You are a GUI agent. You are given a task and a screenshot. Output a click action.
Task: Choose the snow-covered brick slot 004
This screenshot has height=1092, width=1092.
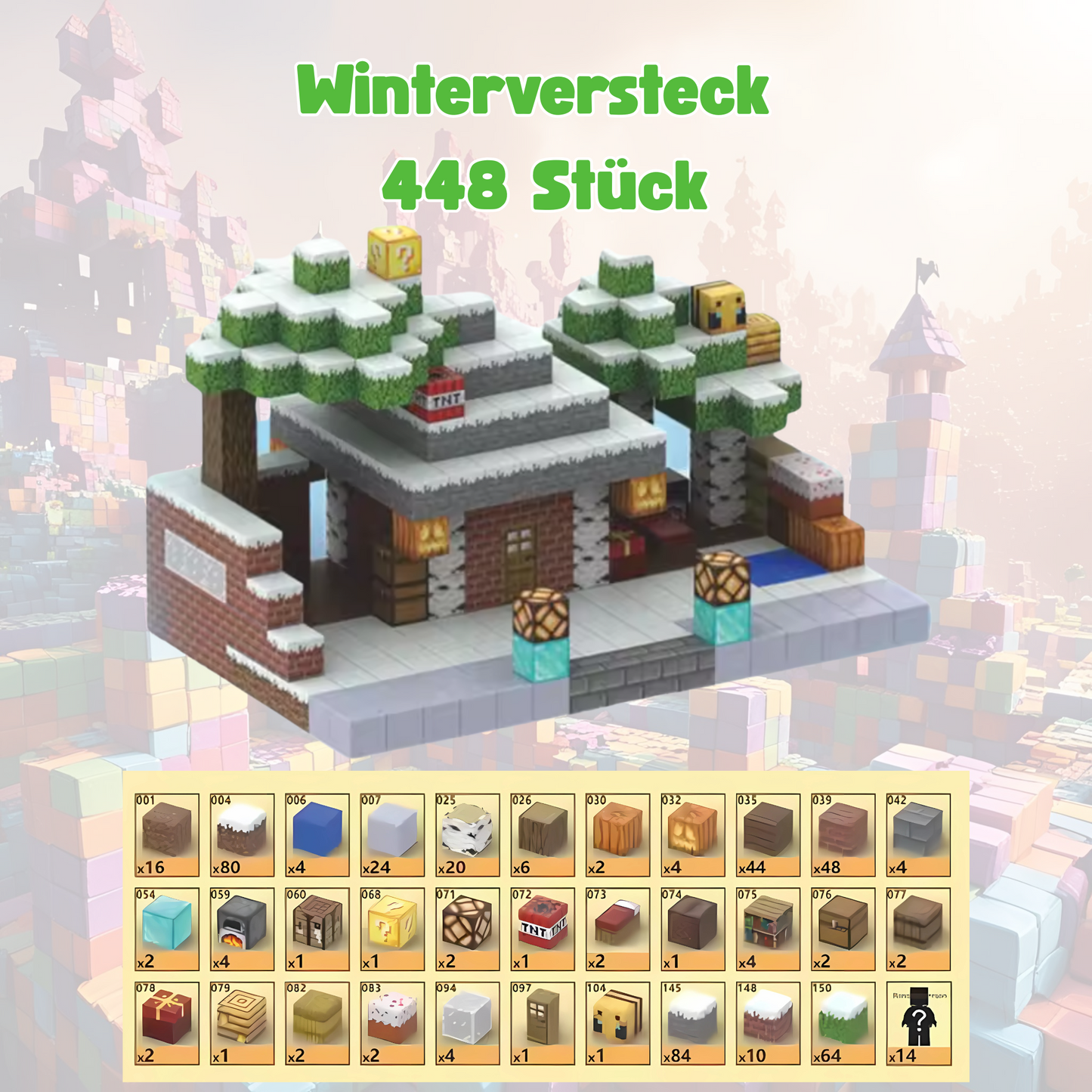coord(242,834)
